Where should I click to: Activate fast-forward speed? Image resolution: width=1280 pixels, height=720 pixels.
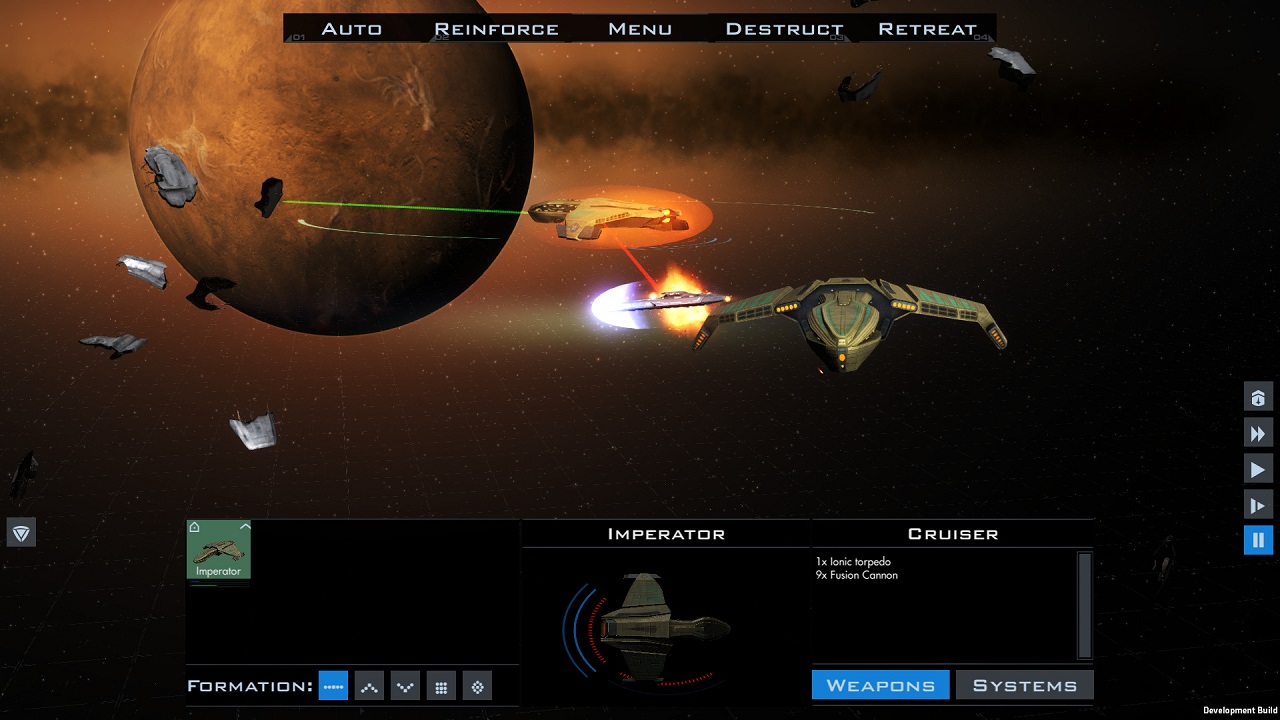point(1258,433)
